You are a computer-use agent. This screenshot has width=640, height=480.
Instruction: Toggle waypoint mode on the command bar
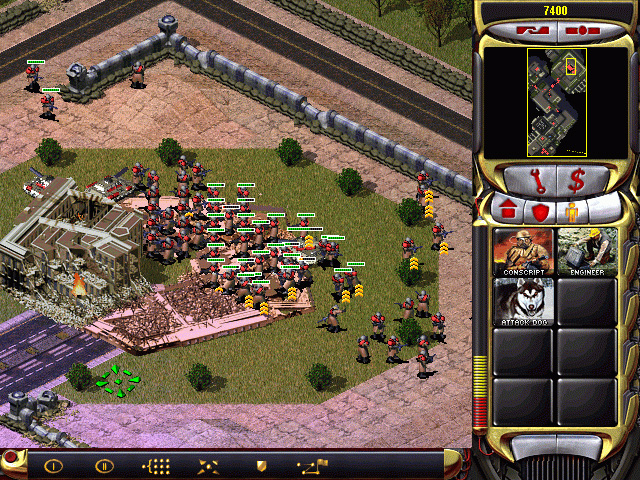click(x=313, y=465)
